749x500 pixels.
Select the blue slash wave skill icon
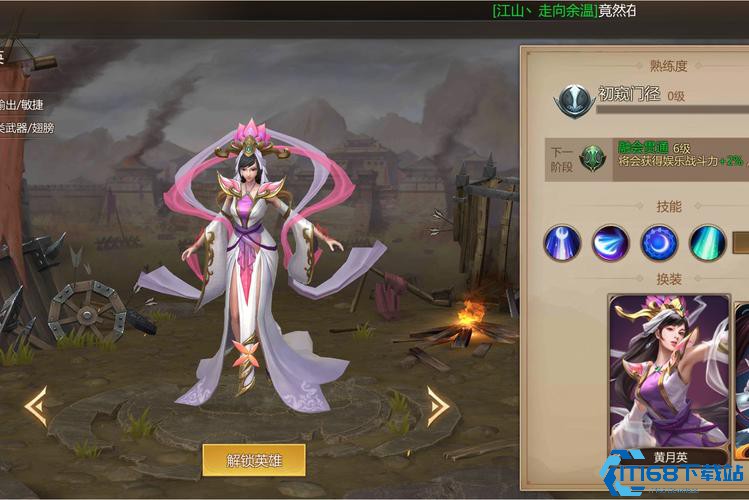pos(610,243)
